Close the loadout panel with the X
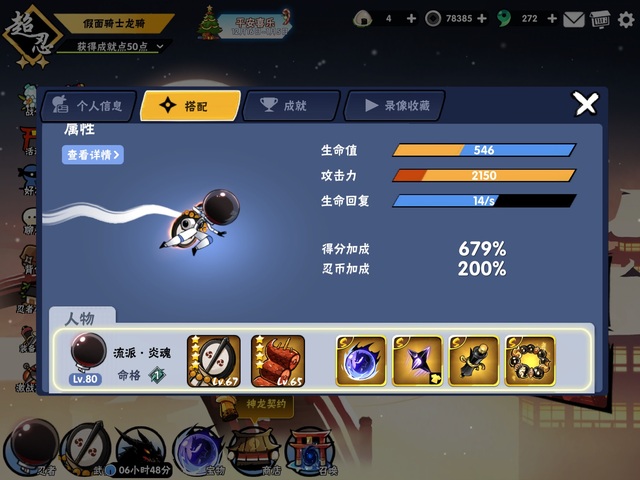The image size is (640, 480). pos(585,103)
